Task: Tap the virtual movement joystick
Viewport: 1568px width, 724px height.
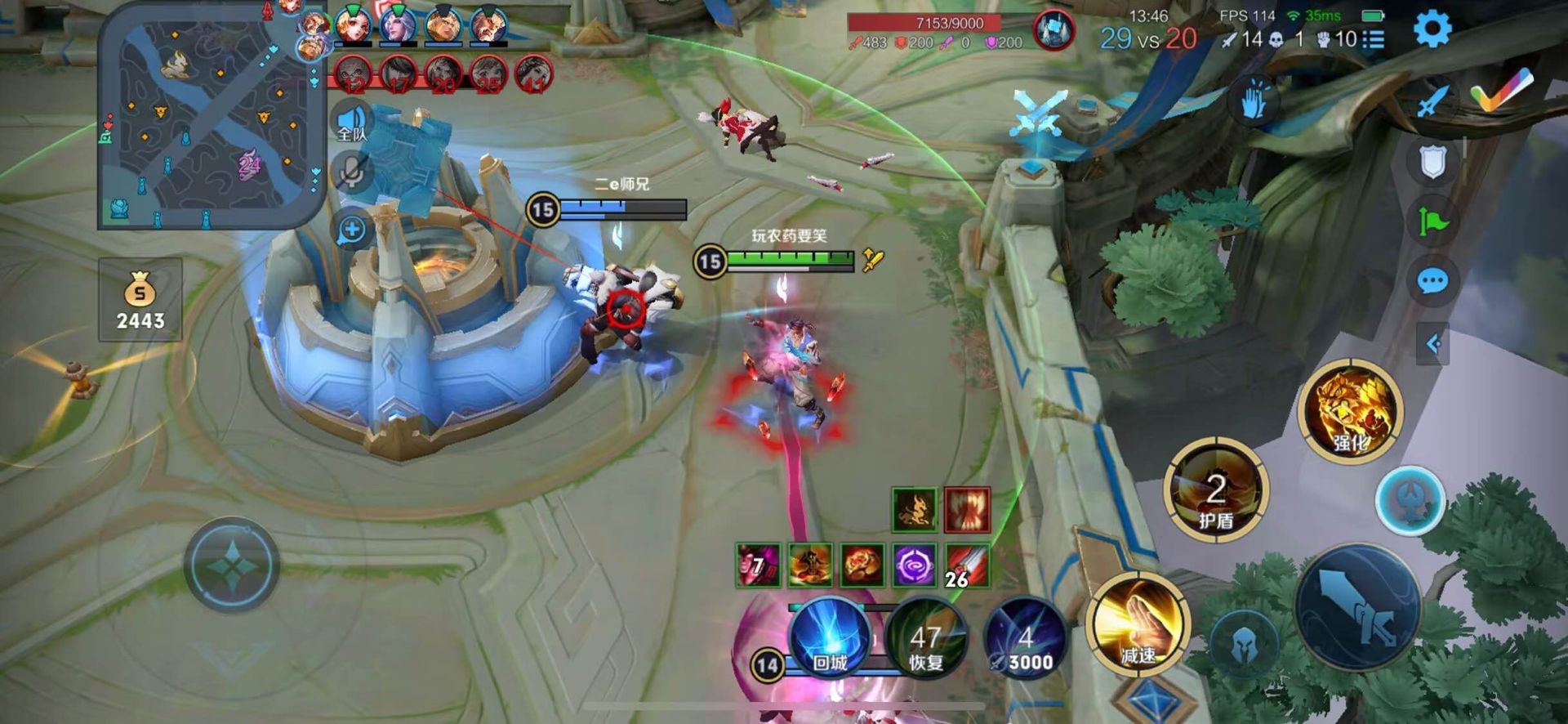Action: (x=231, y=565)
